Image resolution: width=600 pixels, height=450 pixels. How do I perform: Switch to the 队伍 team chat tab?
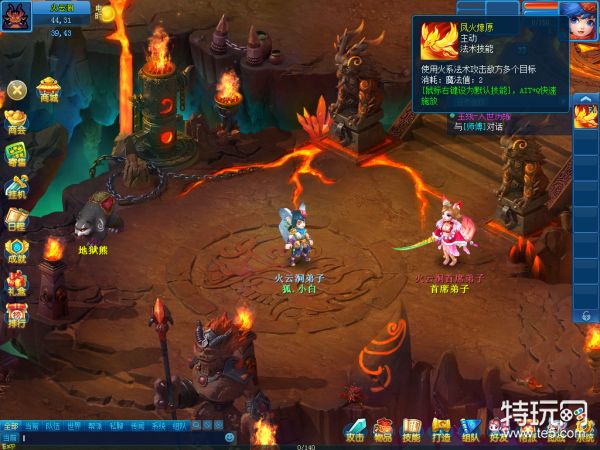(52, 426)
